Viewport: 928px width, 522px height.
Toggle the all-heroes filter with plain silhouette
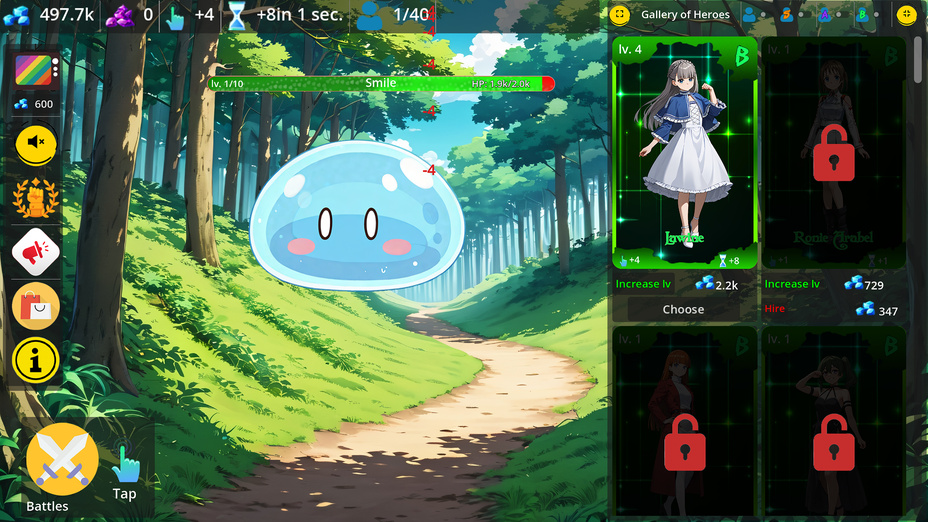tap(749, 15)
